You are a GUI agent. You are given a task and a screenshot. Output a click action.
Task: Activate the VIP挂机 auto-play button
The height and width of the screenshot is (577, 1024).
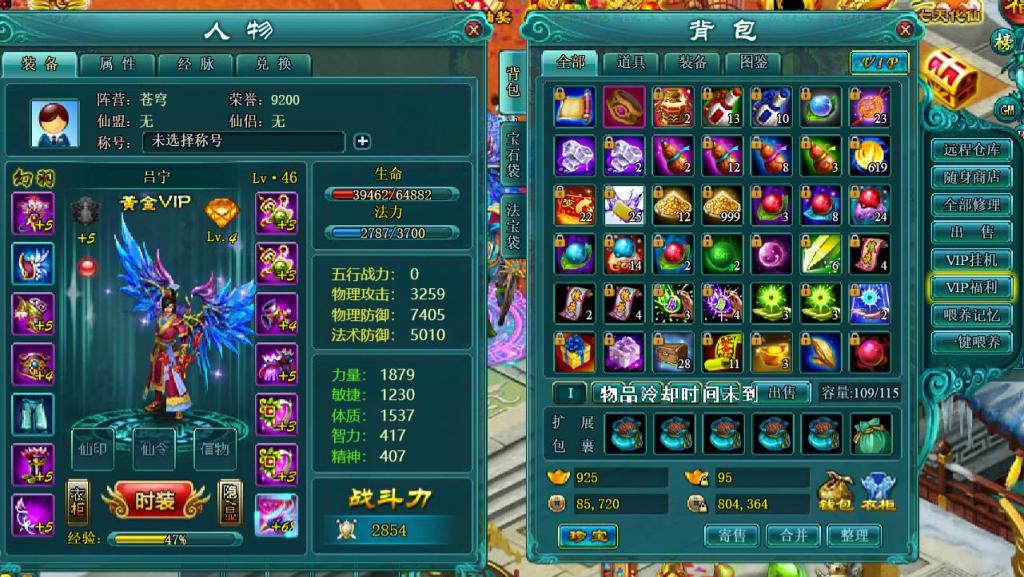point(971,260)
